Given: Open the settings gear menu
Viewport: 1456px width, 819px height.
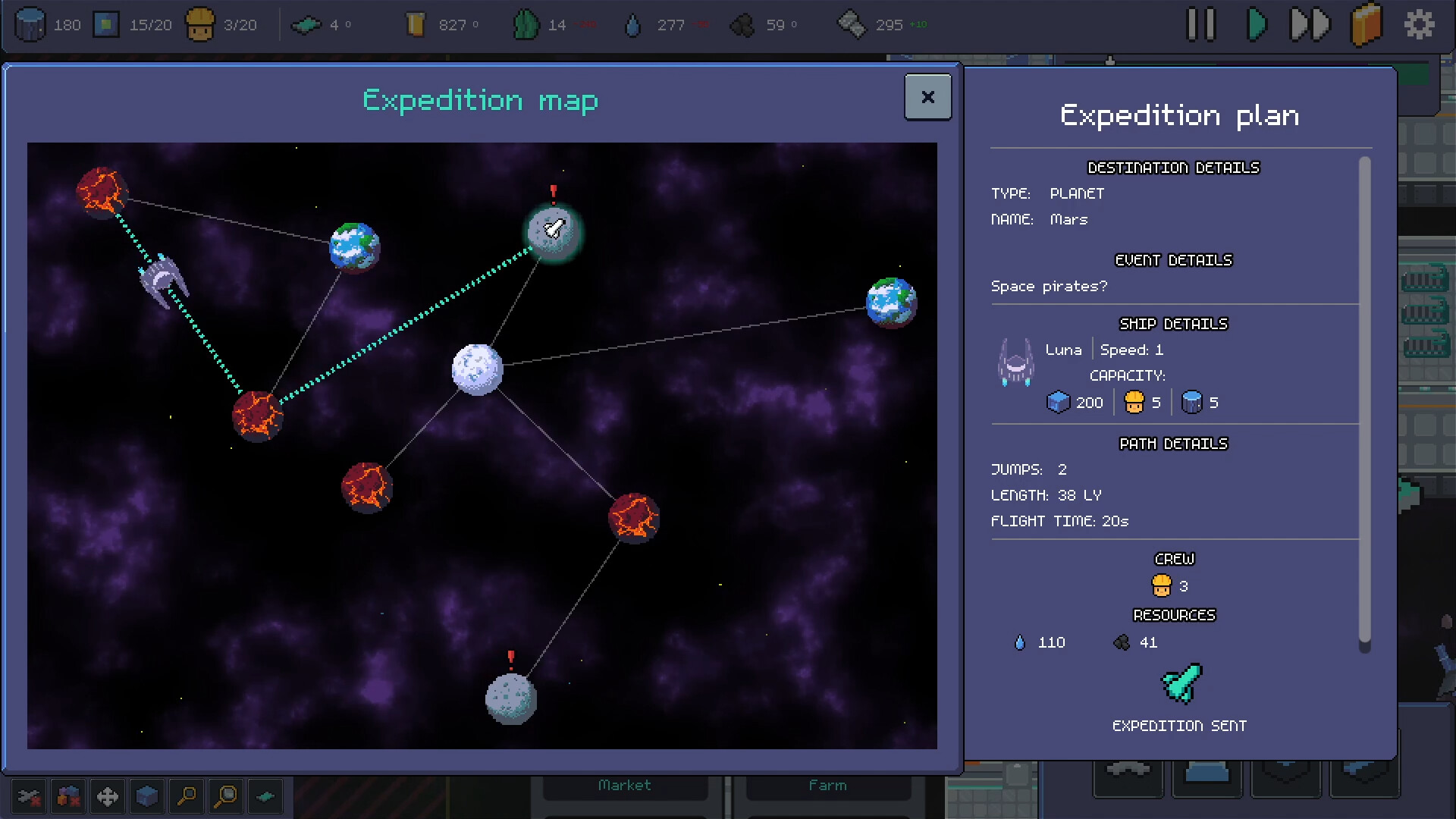Looking at the screenshot, I should point(1420,24).
